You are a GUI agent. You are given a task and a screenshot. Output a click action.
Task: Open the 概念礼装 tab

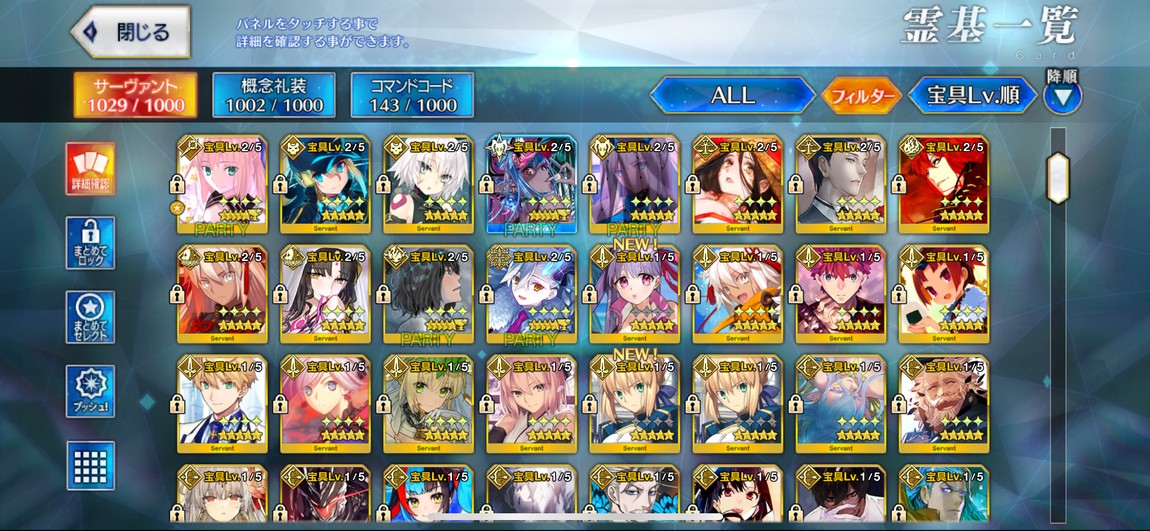274,95
